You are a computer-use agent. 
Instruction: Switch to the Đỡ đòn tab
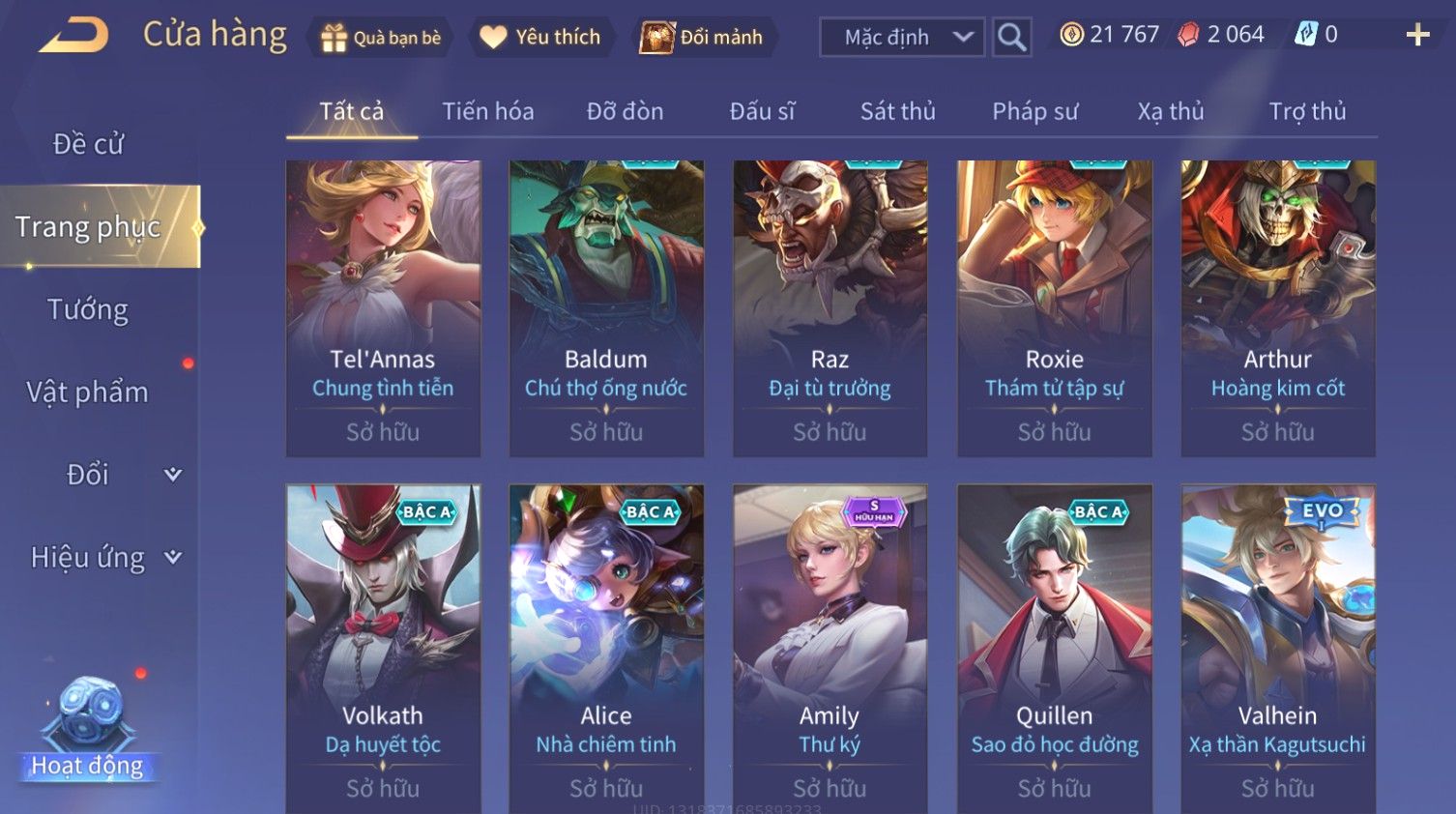(x=625, y=111)
